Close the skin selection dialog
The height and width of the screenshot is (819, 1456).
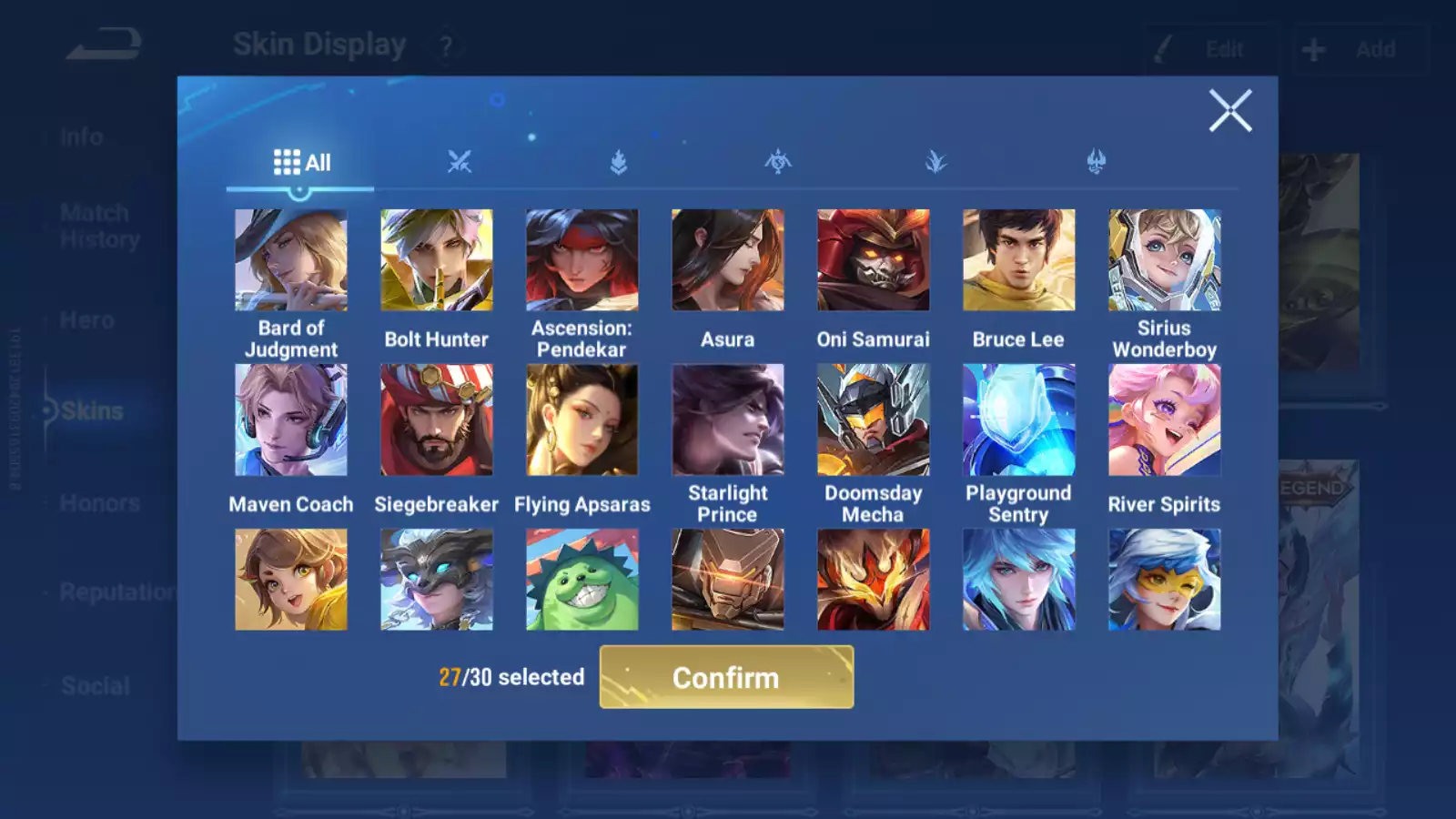point(1230,111)
